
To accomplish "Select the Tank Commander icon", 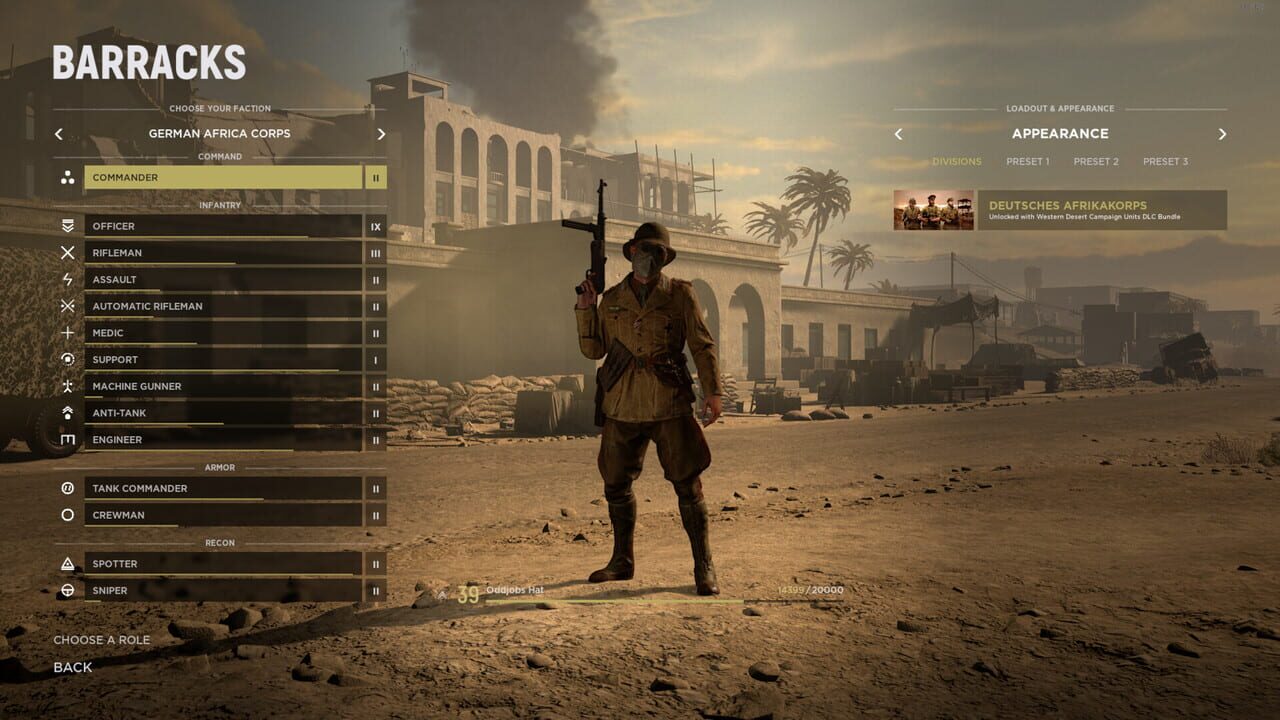I will pyautogui.click(x=67, y=488).
